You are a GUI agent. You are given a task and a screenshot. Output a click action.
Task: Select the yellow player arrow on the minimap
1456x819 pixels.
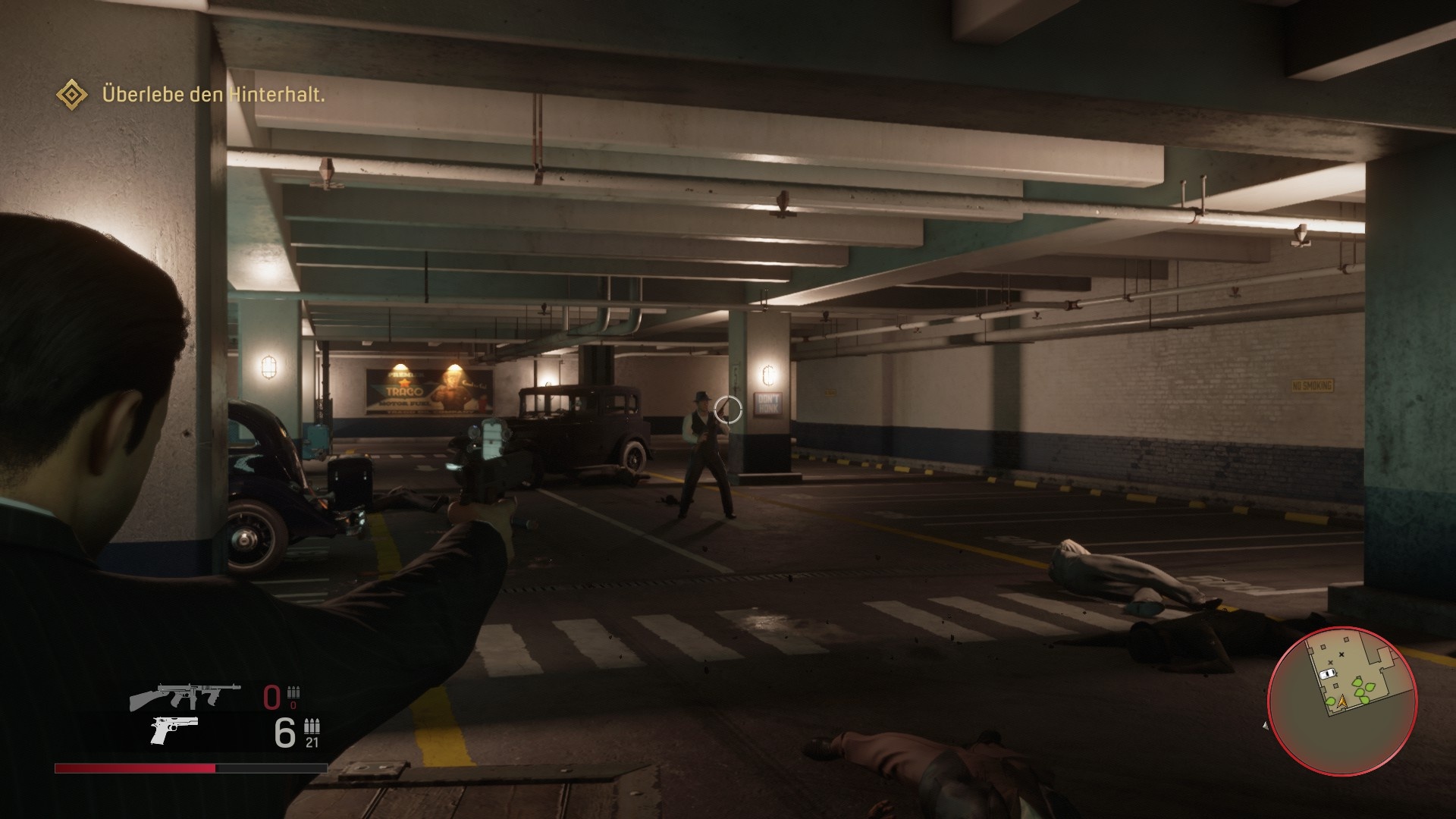(1342, 702)
